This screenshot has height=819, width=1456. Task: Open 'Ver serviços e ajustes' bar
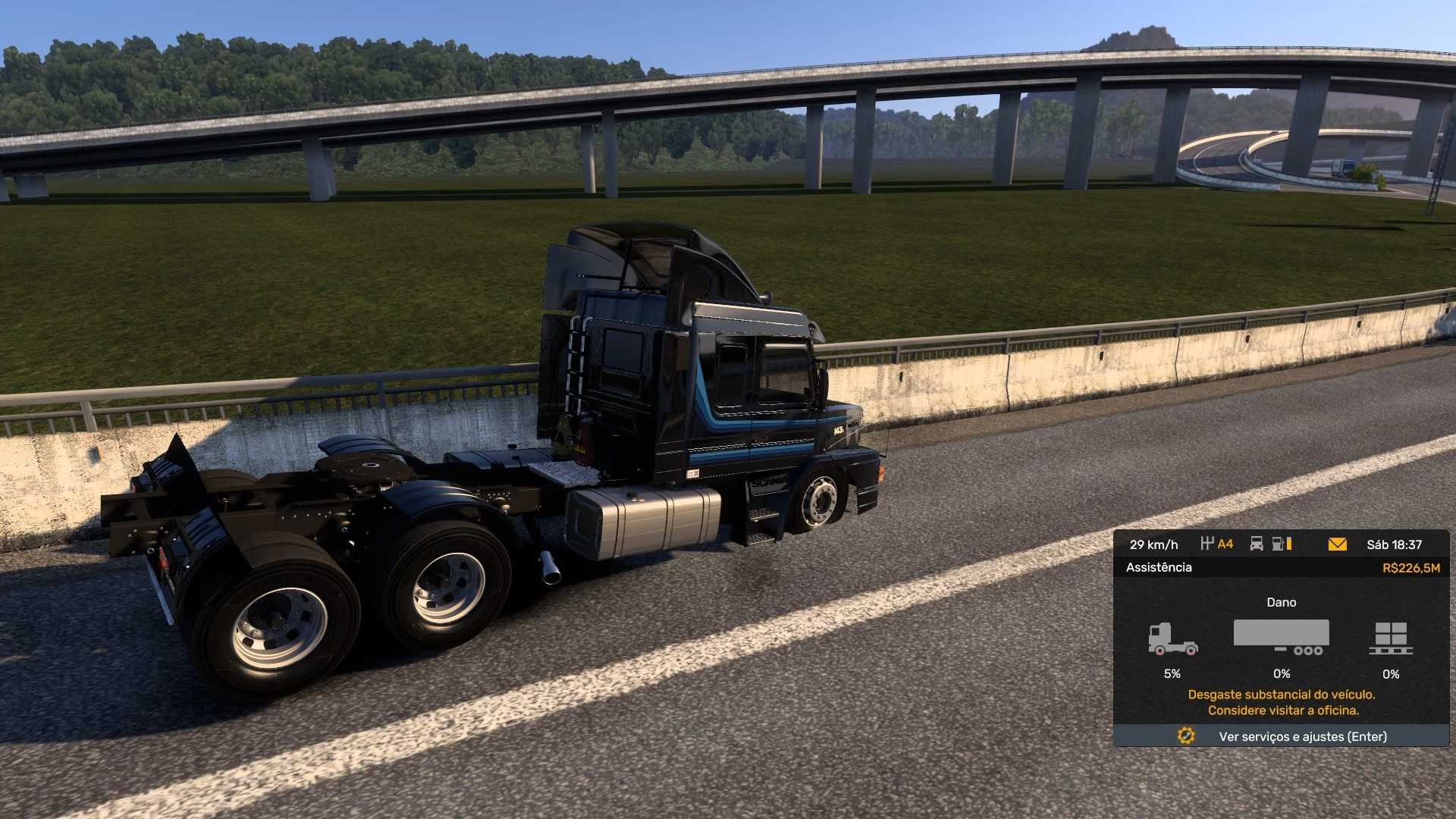1281,736
